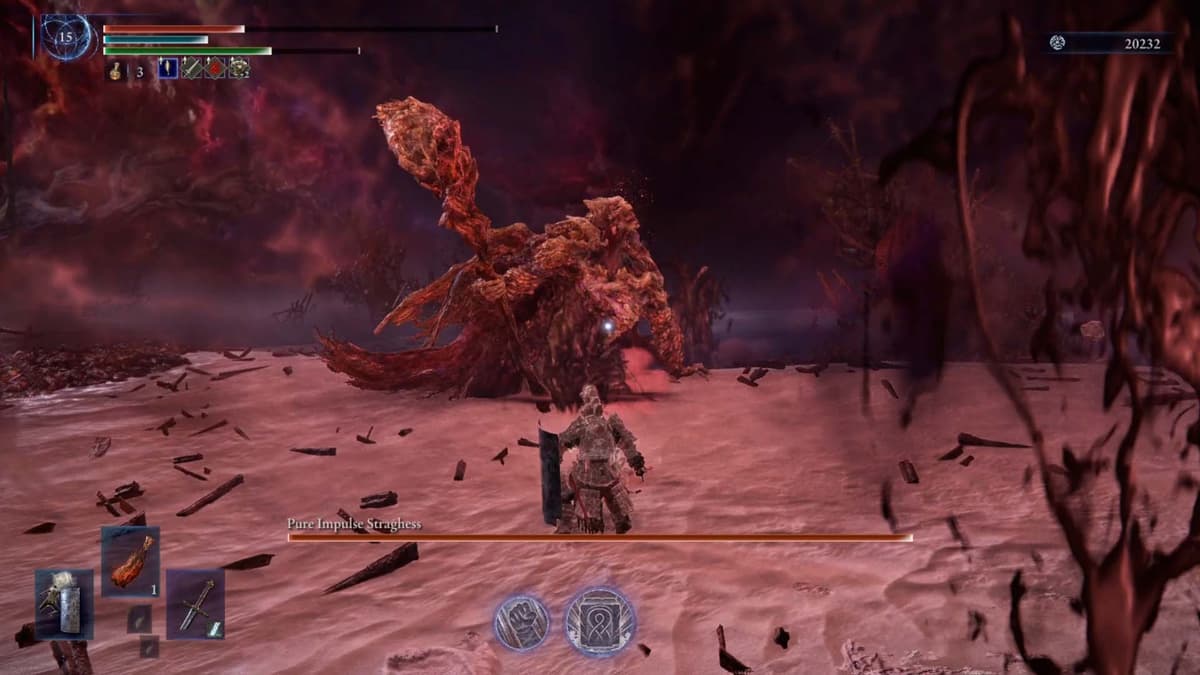Select the flask item with count 3
Screen dimensions: 1200x675
[x=116, y=70]
